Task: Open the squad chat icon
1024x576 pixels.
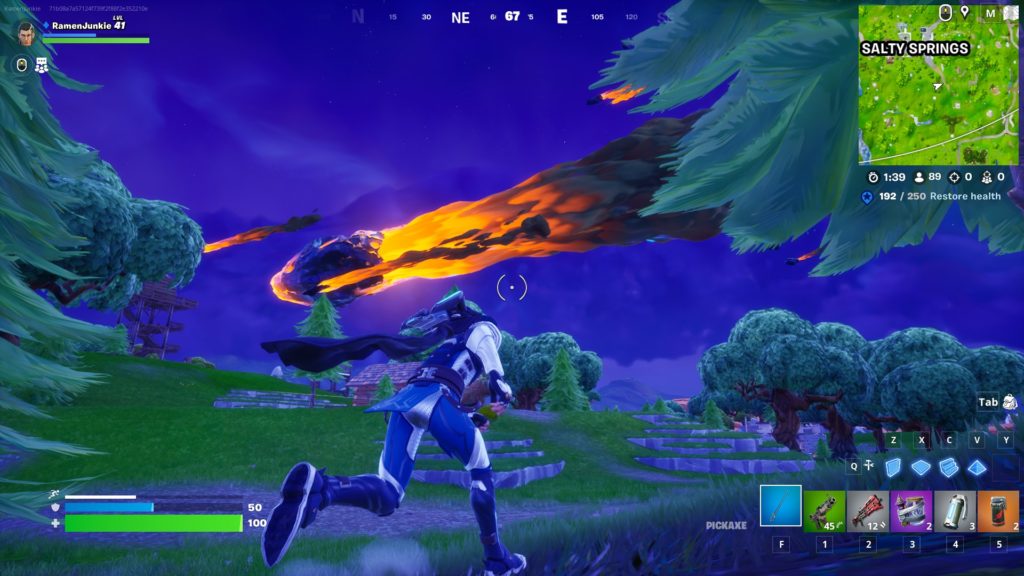Action: coord(42,65)
